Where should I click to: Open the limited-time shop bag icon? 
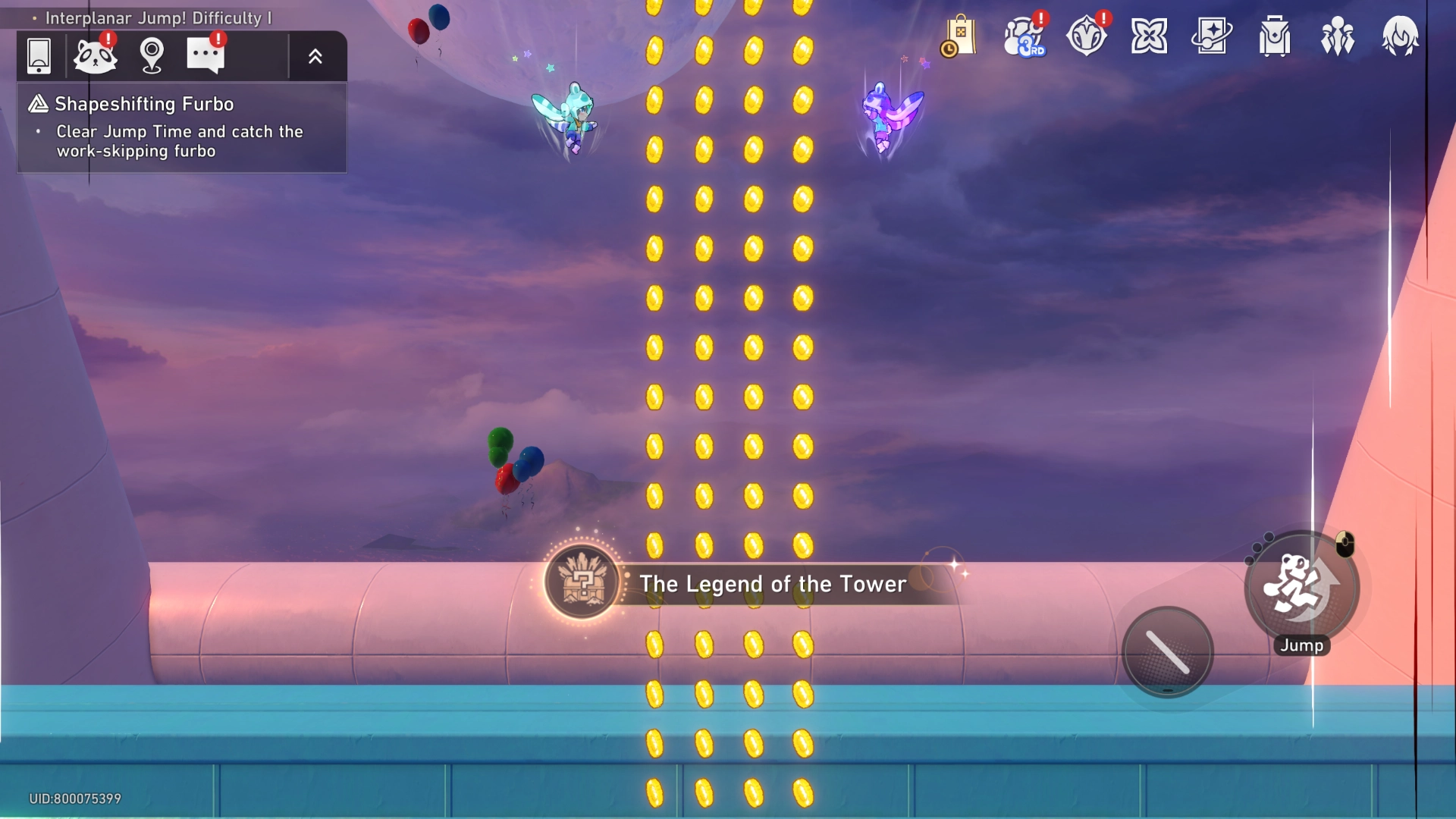tap(958, 36)
